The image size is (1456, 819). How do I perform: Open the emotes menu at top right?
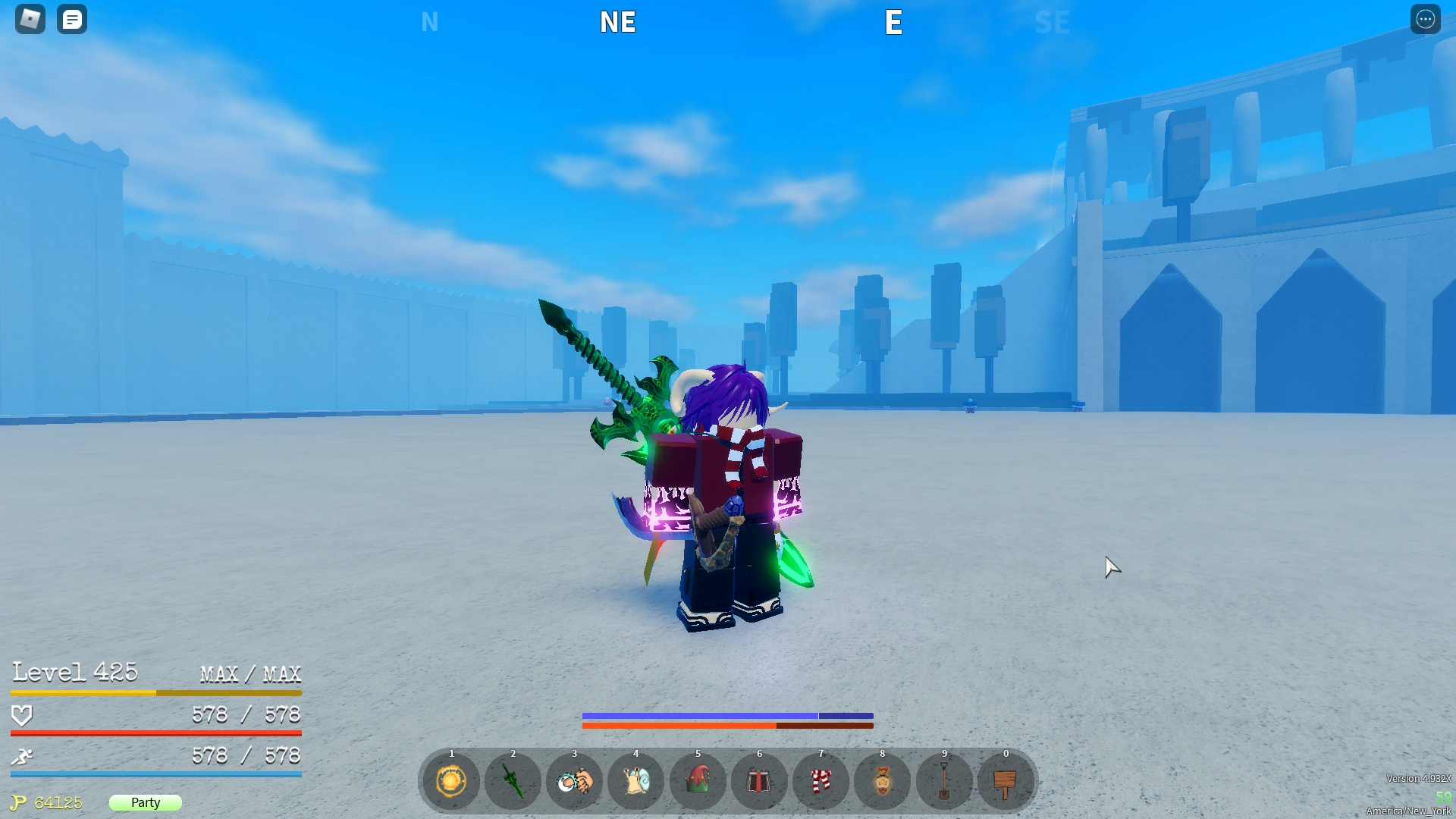click(1426, 19)
